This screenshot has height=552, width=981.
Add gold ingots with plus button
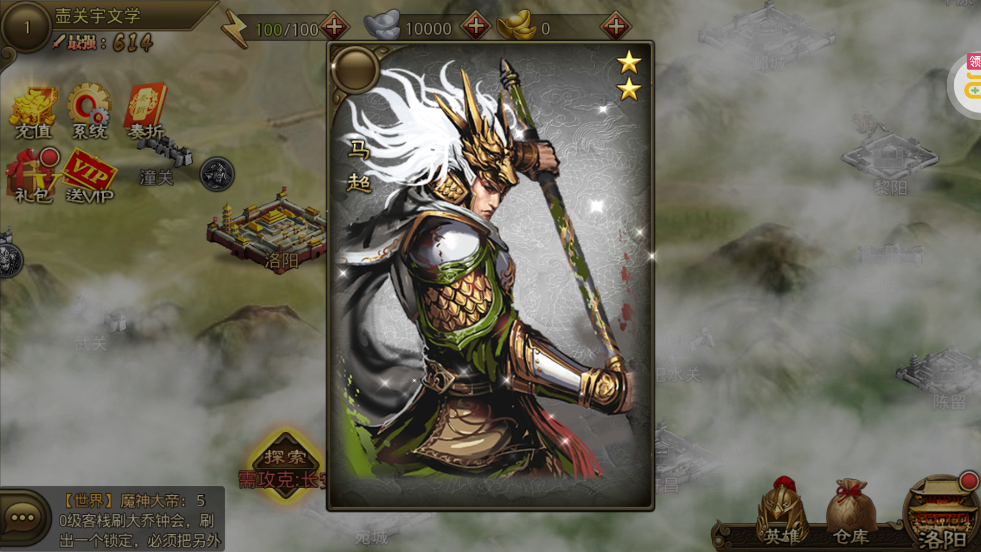616,27
